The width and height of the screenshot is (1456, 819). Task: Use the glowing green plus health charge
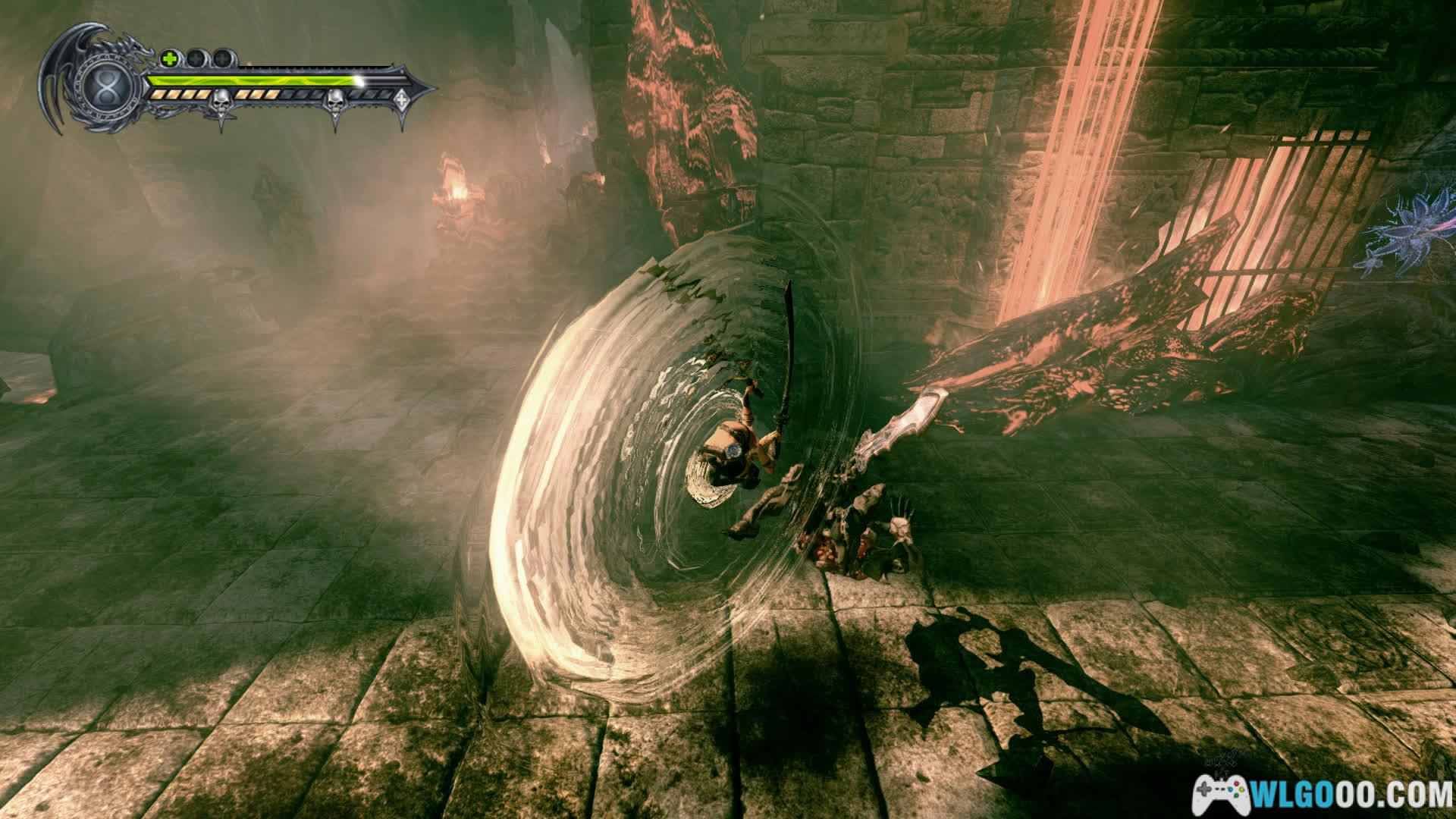pos(169,58)
